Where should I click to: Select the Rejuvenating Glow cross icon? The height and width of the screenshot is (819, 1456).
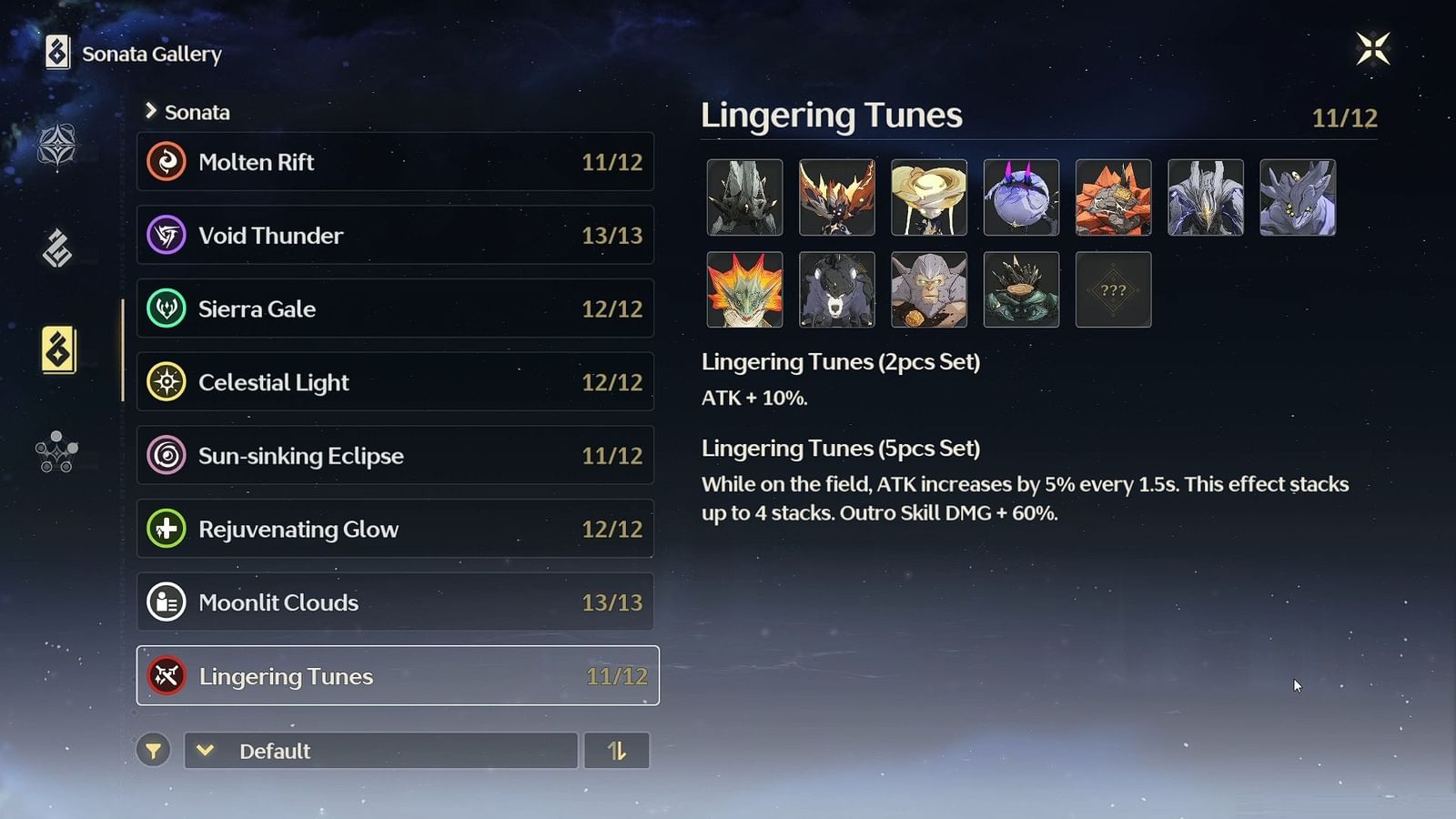point(167,529)
